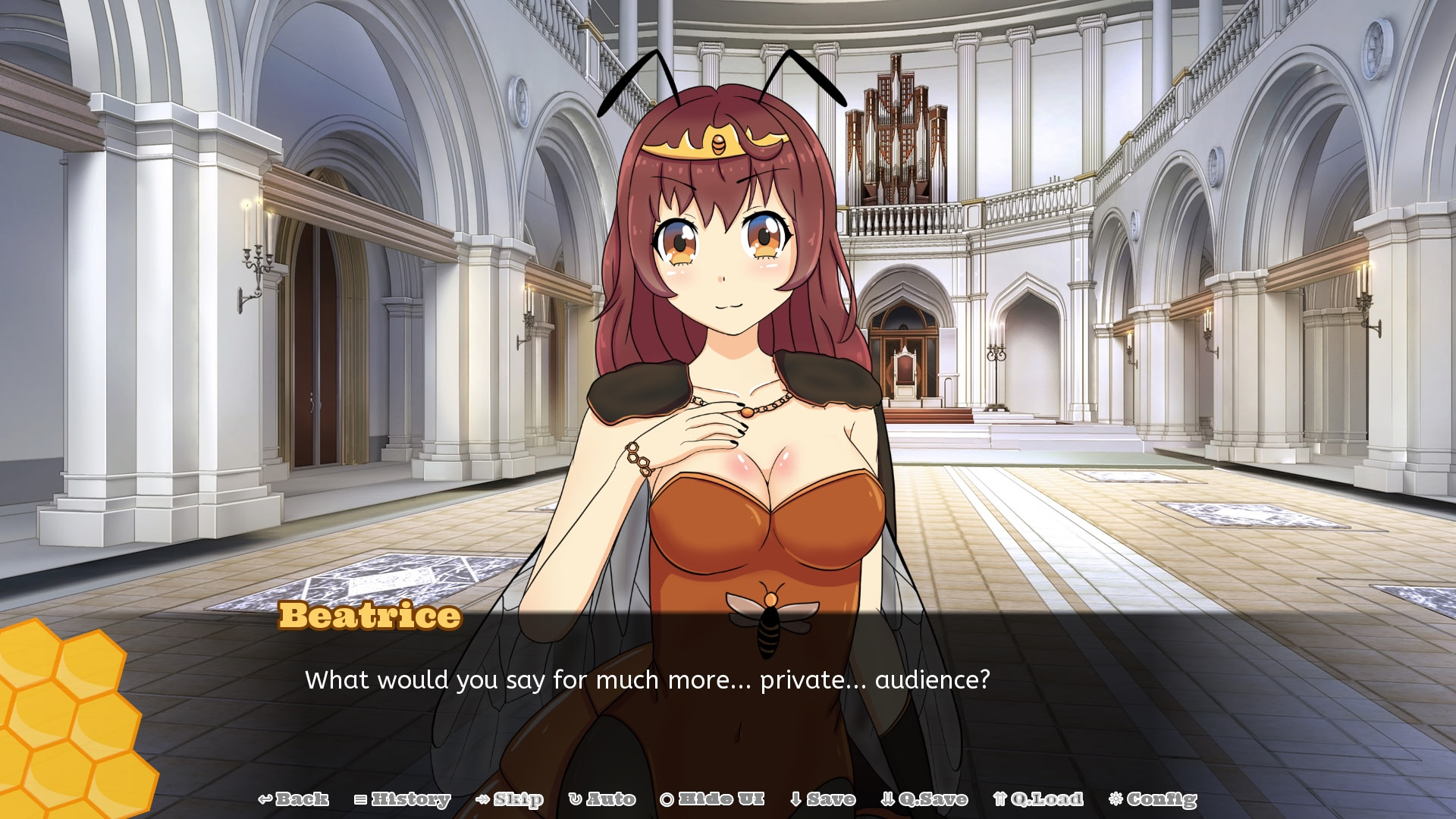Screen dimensions: 1456x819
Task: Open the dialogue History log
Action: point(403,799)
